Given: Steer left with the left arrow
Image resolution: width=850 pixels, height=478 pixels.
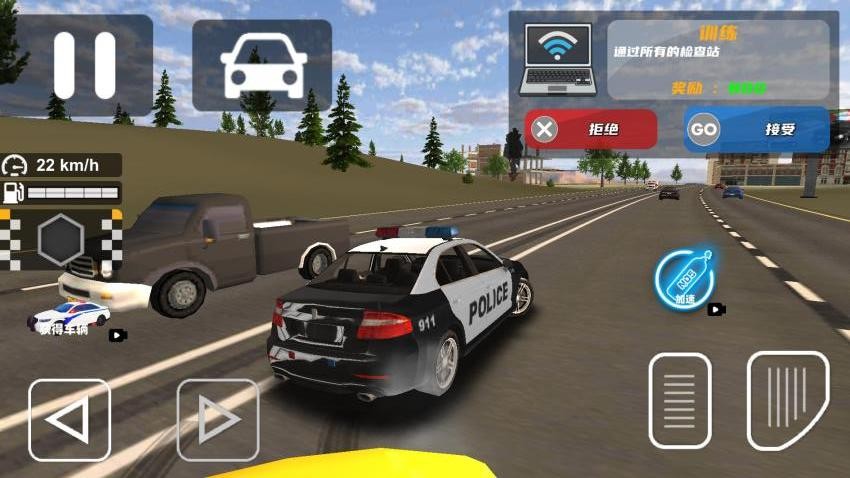Looking at the screenshot, I should (69, 420).
